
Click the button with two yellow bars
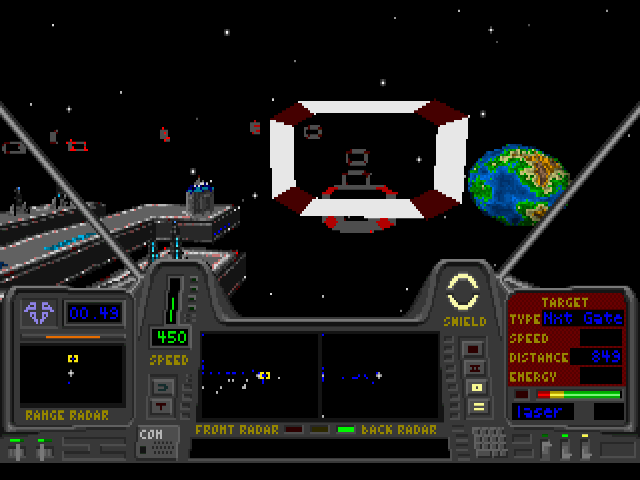point(477,406)
